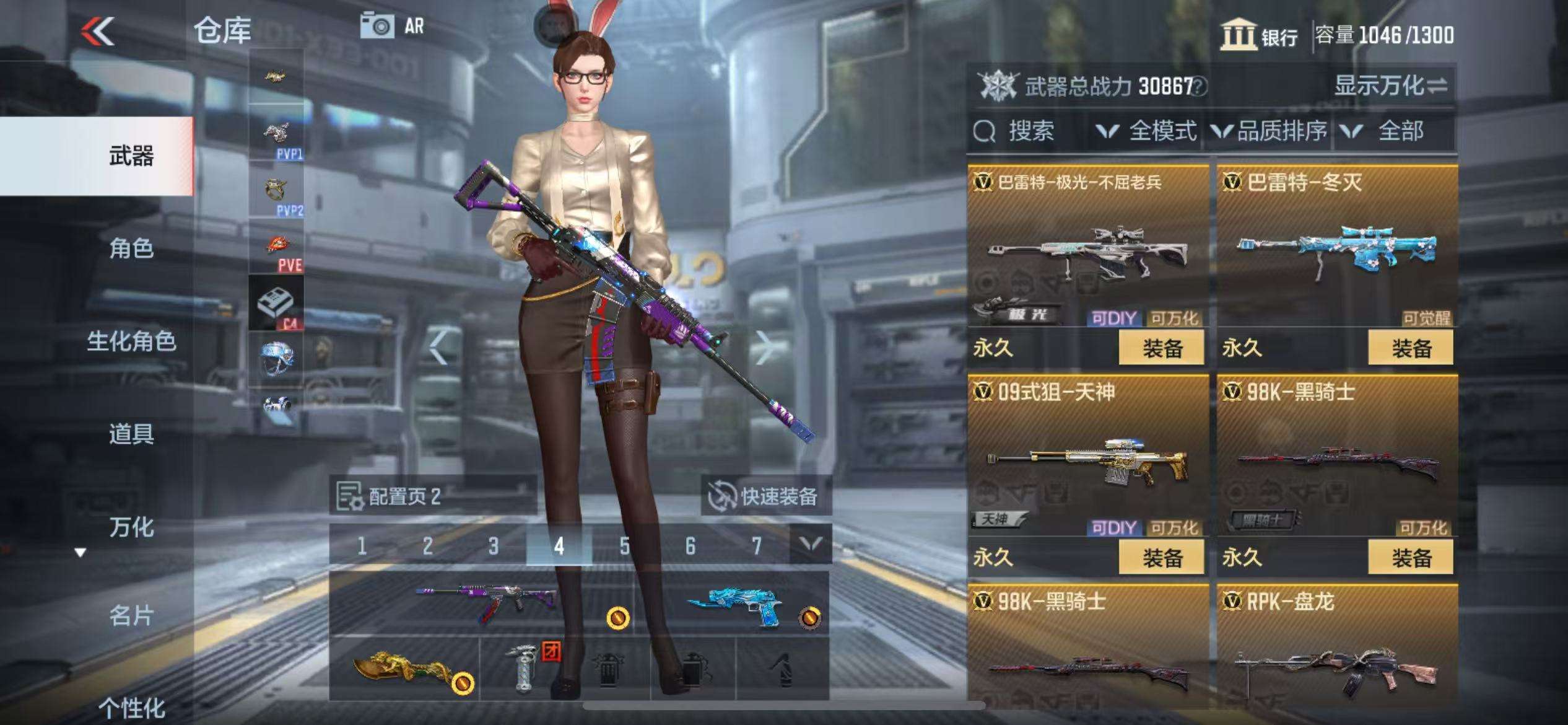
Task: Switch to the 角色 category tab
Action: point(131,248)
